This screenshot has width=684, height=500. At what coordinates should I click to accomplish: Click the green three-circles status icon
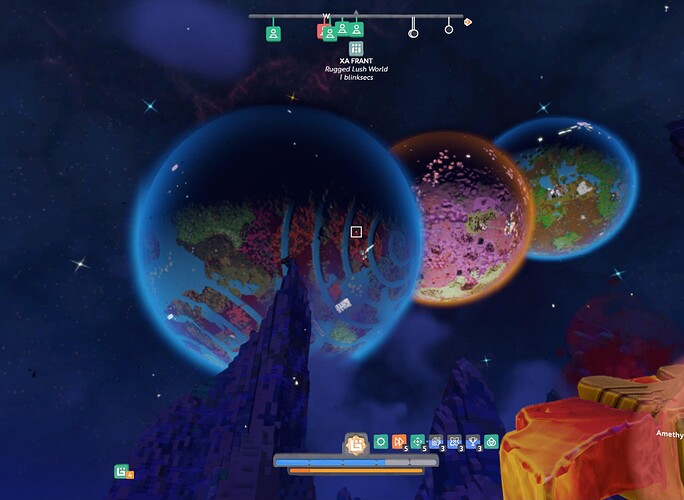(491, 442)
